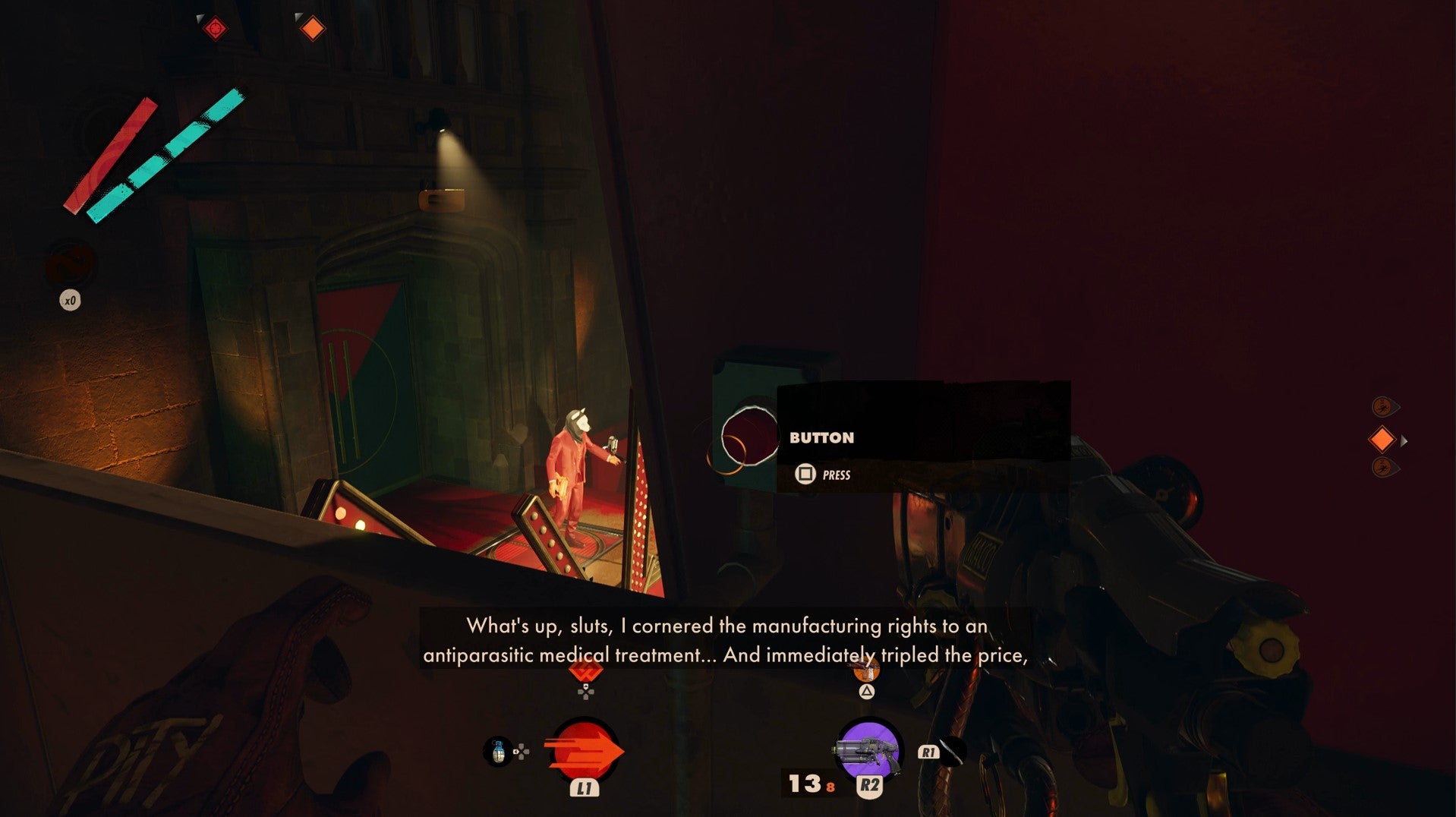Viewport: 1456px width, 817px height.
Task: Open the d-pad selector under the slab icon
Action: click(x=585, y=693)
